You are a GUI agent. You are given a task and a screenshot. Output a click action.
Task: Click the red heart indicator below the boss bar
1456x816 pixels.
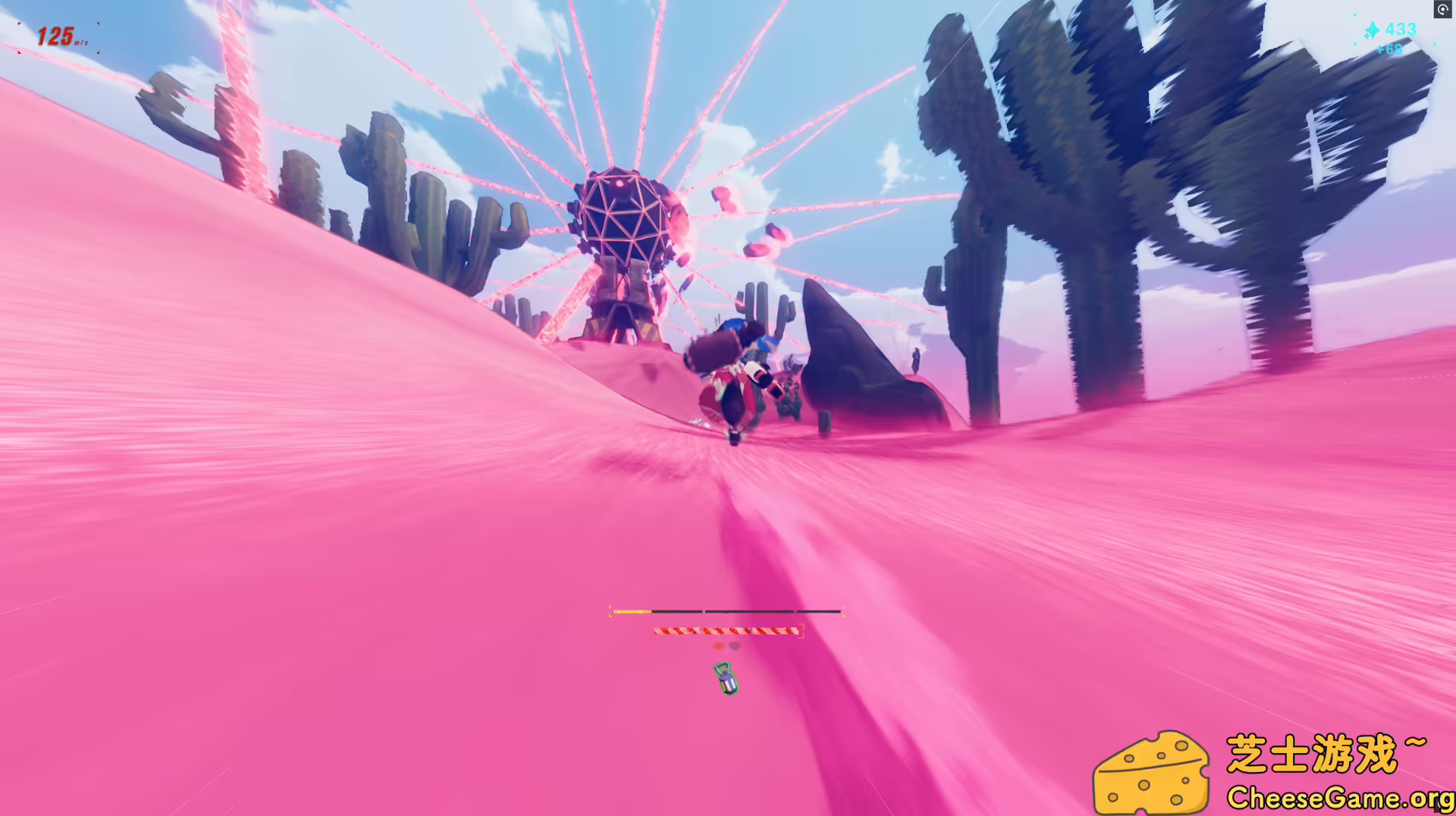[718, 646]
